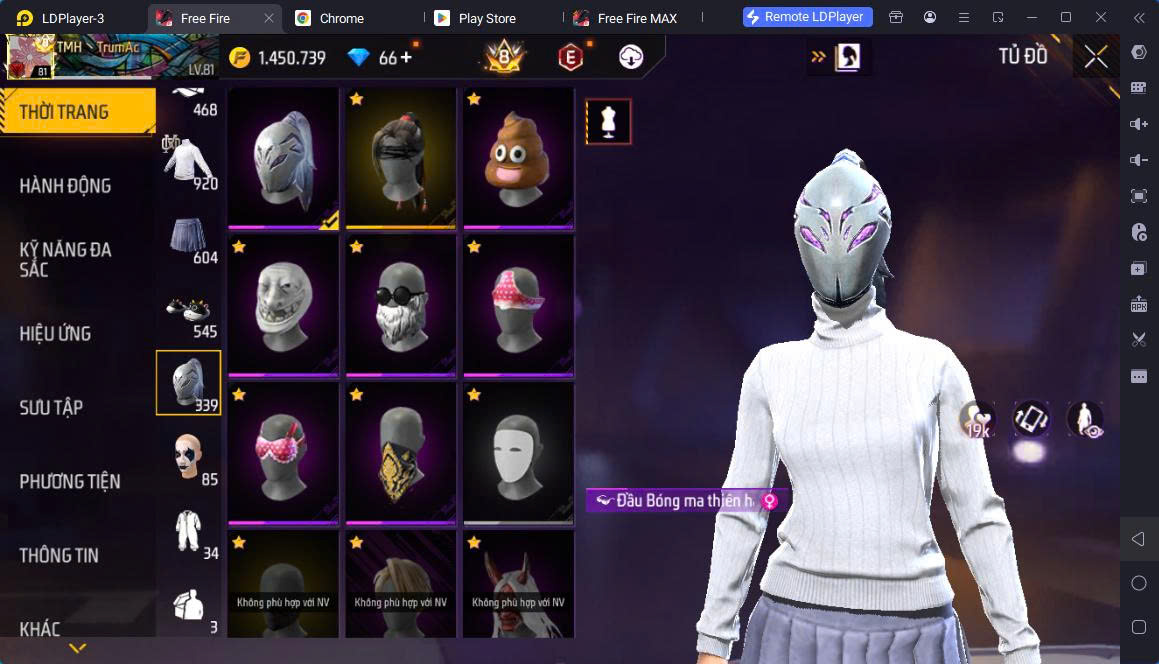Screen dimensions: 1159x664
Task: Equip the sunglasses and white beard head
Action: 401,306
